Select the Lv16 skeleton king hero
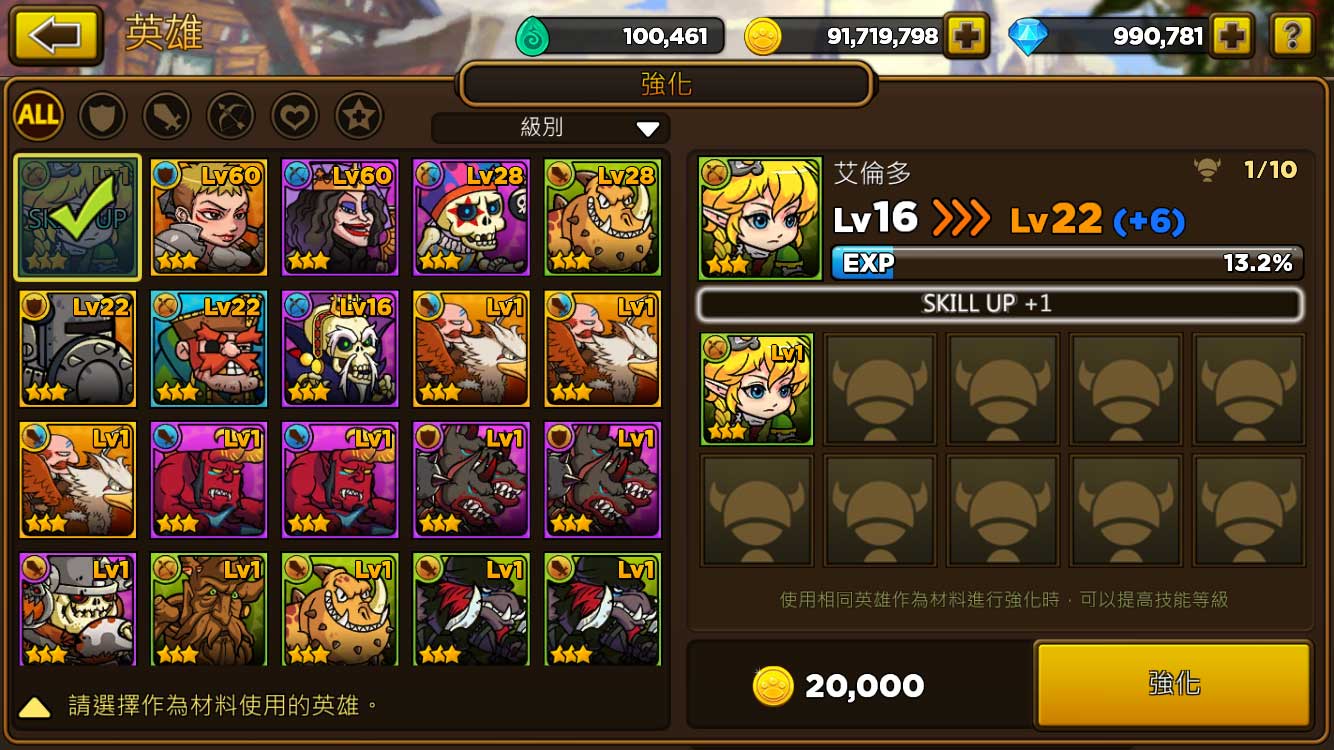Screen dimensions: 1334x750 tap(340, 349)
